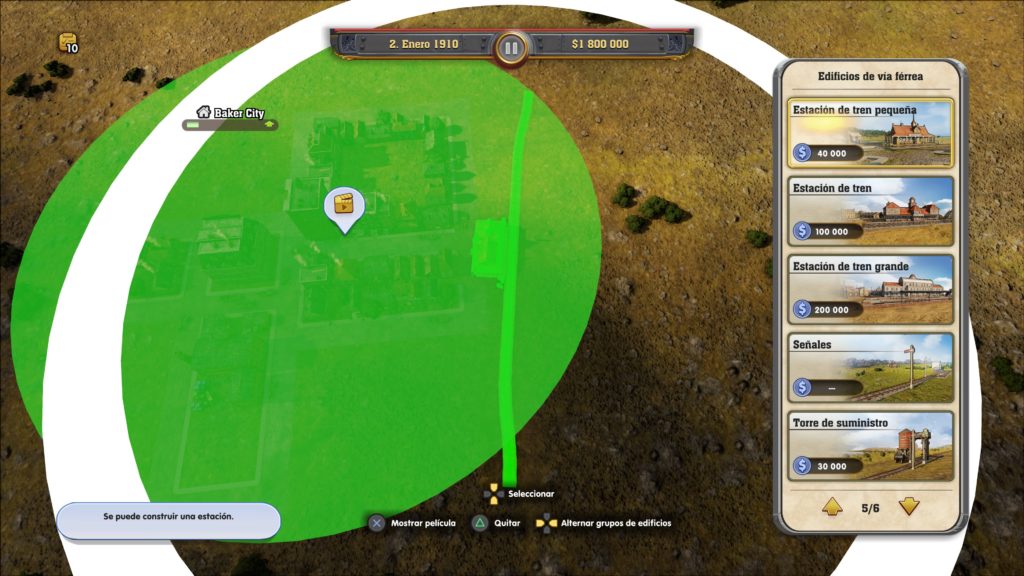
Task: Click the pause button on top bar
Action: (511, 47)
